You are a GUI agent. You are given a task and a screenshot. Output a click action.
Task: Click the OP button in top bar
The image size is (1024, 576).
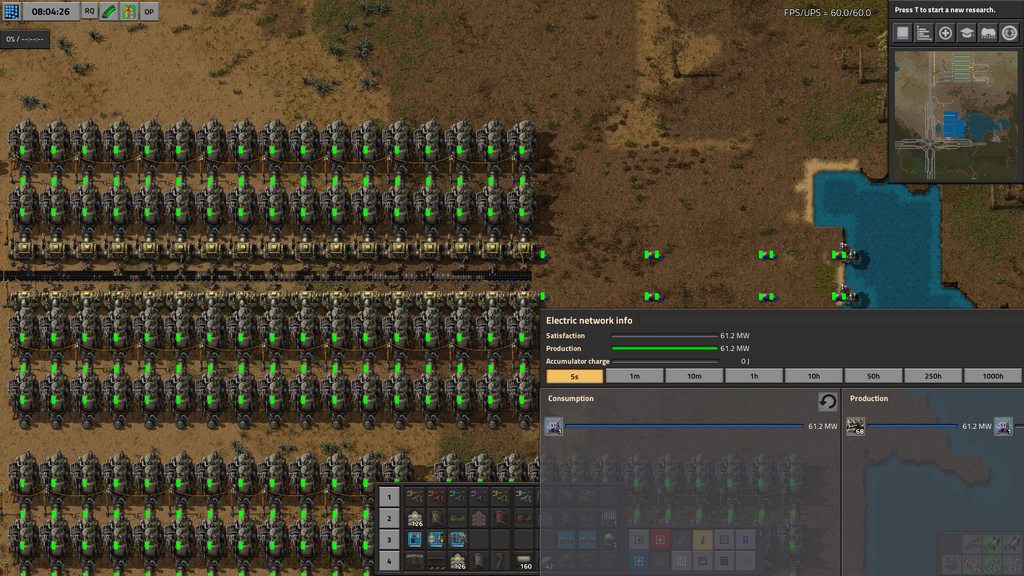[149, 11]
